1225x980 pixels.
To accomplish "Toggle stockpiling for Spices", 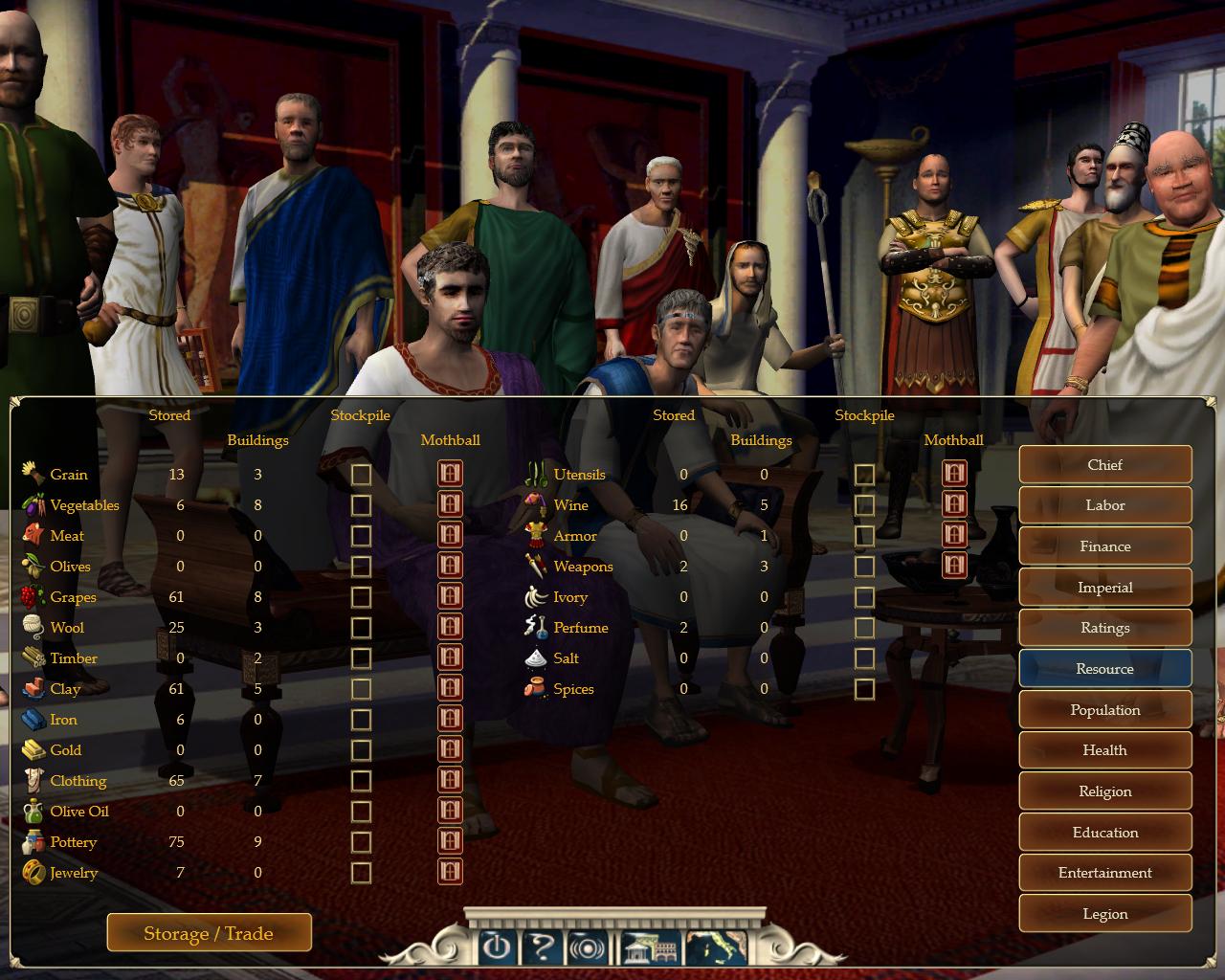I will click(x=864, y=689).
